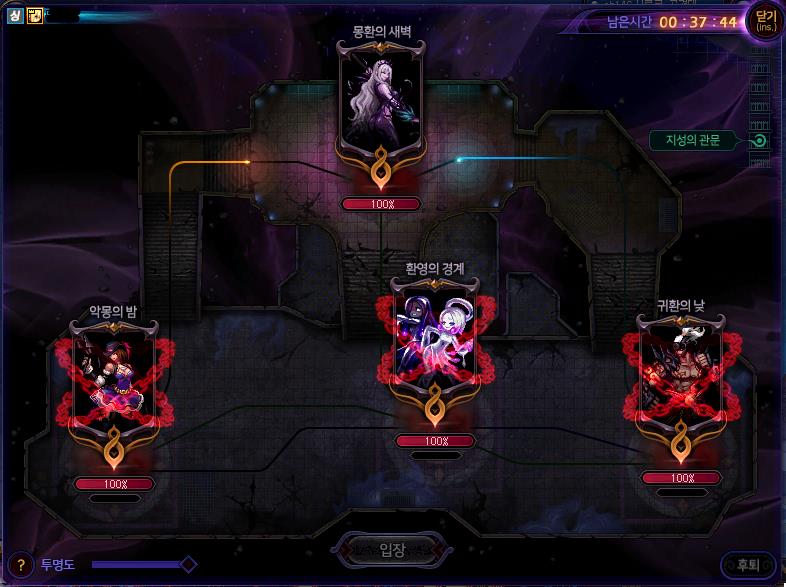786x587 pixels.
Task: Click the 투명도 transparency slider handle
Action: point(188,565)
